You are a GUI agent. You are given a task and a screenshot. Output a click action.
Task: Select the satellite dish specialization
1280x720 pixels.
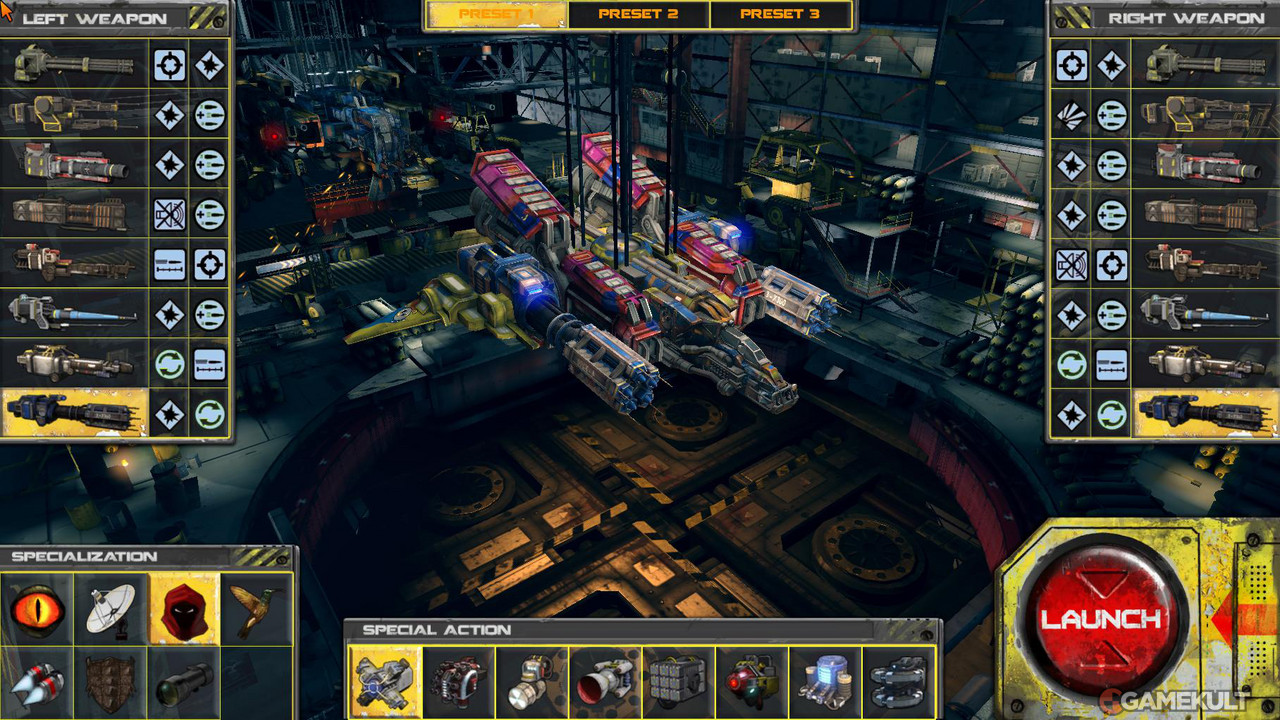(x=110, y=609)
